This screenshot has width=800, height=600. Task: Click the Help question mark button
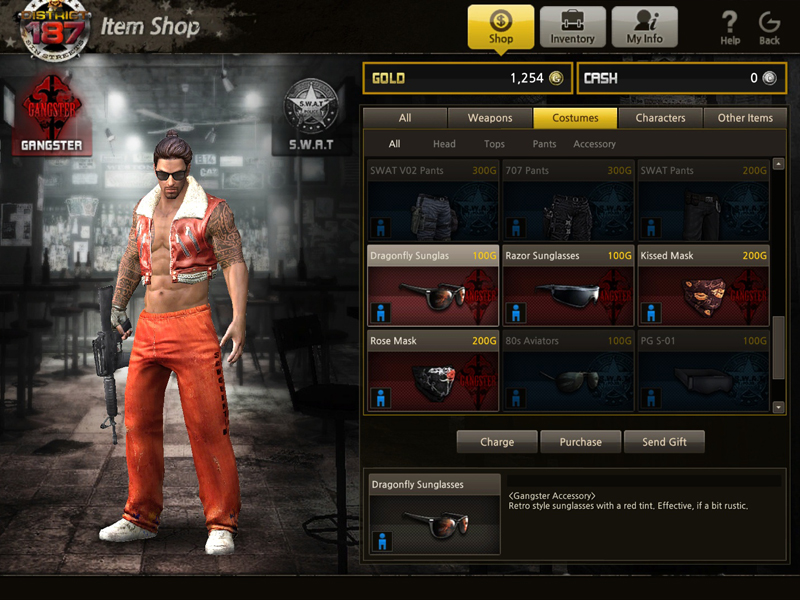[730, 27]
